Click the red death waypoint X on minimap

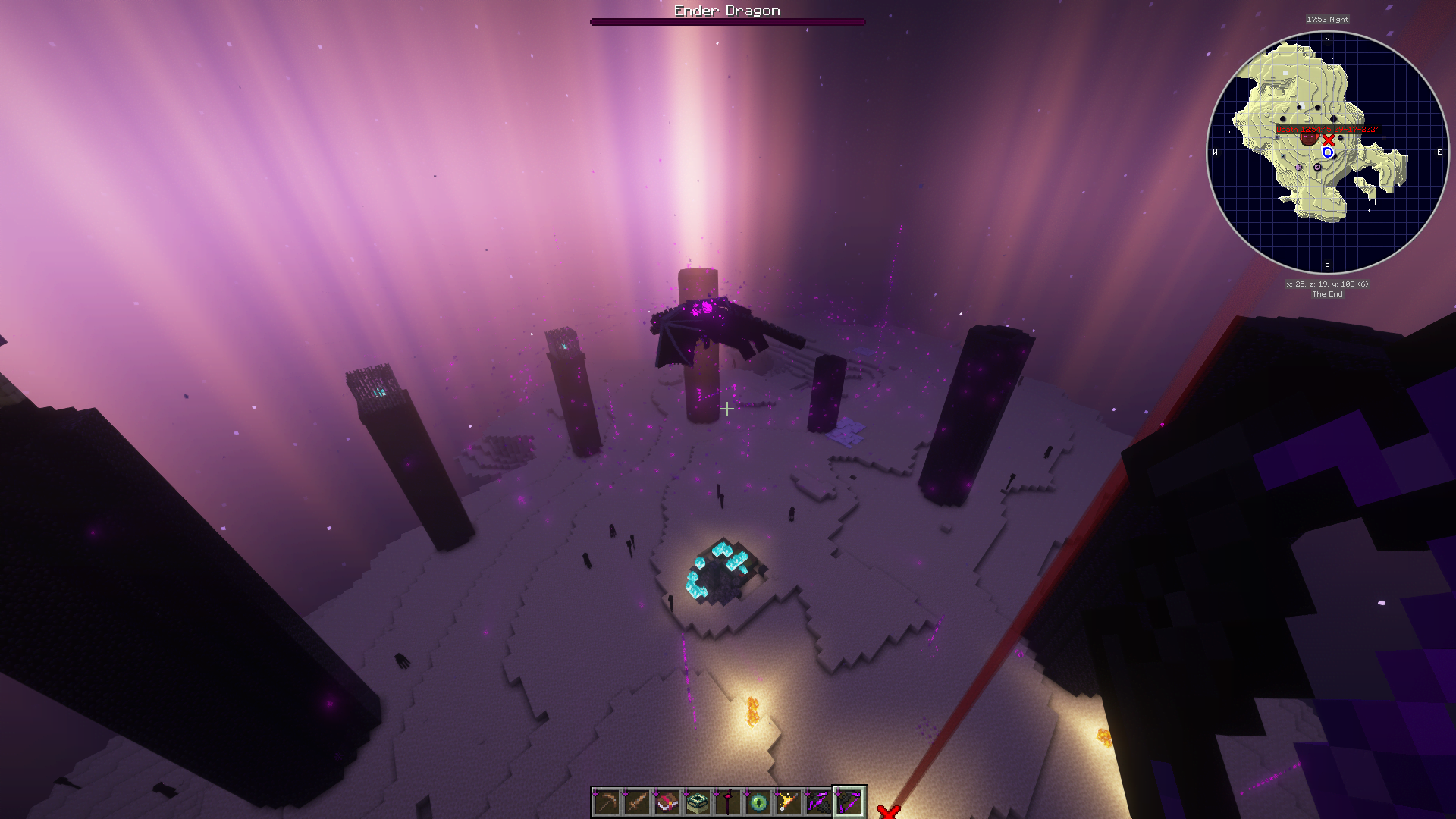tap(1329, 140)
